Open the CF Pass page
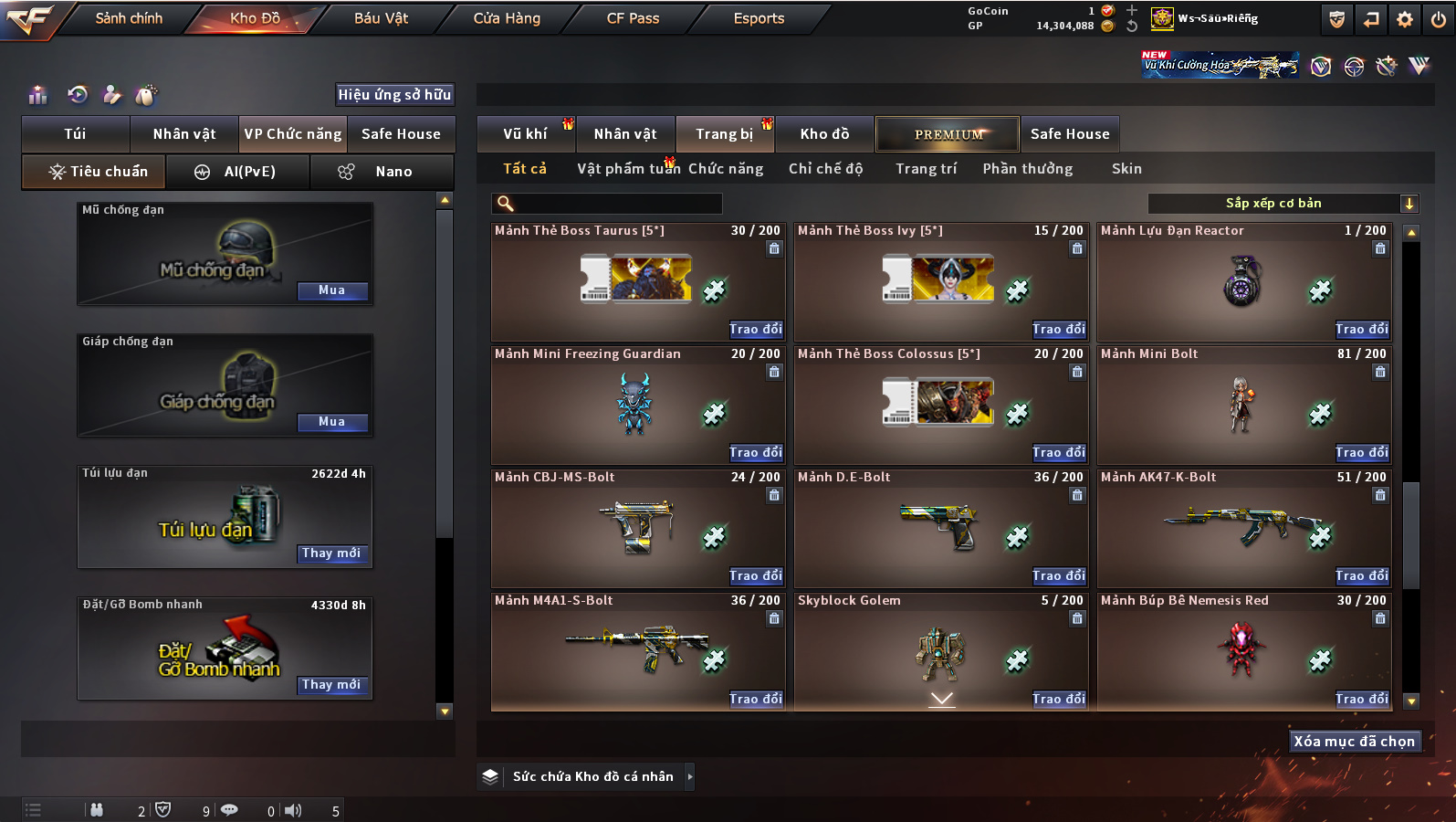 click(633, 18)
